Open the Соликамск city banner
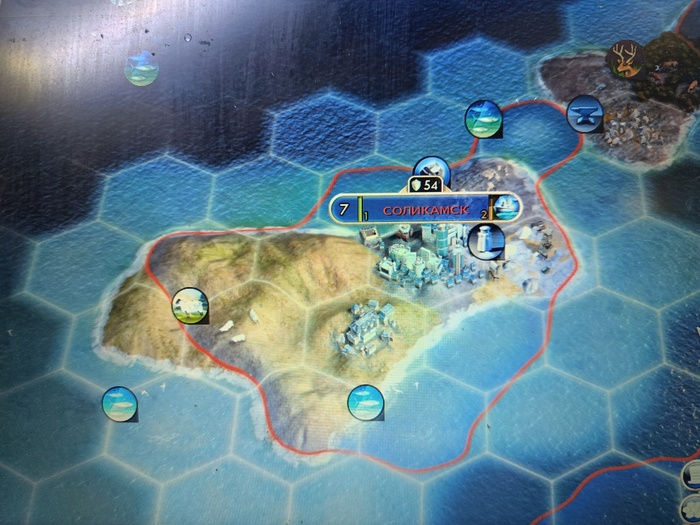The image size is (700, 525). [426, 210]
